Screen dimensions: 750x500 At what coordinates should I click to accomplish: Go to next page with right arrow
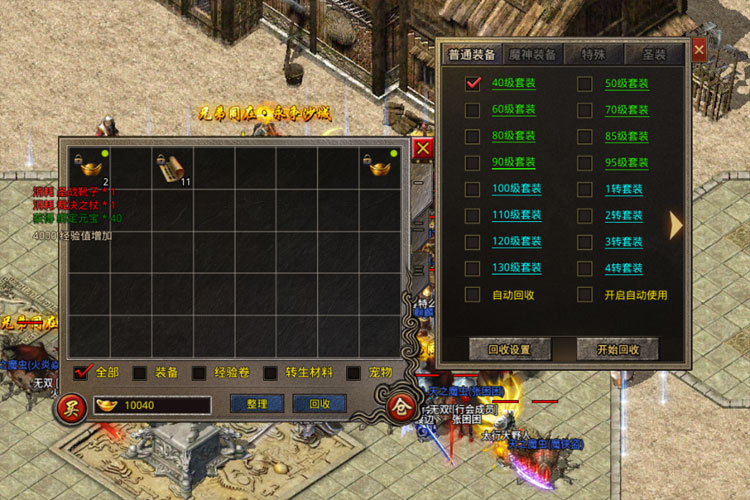coord(676,224)
